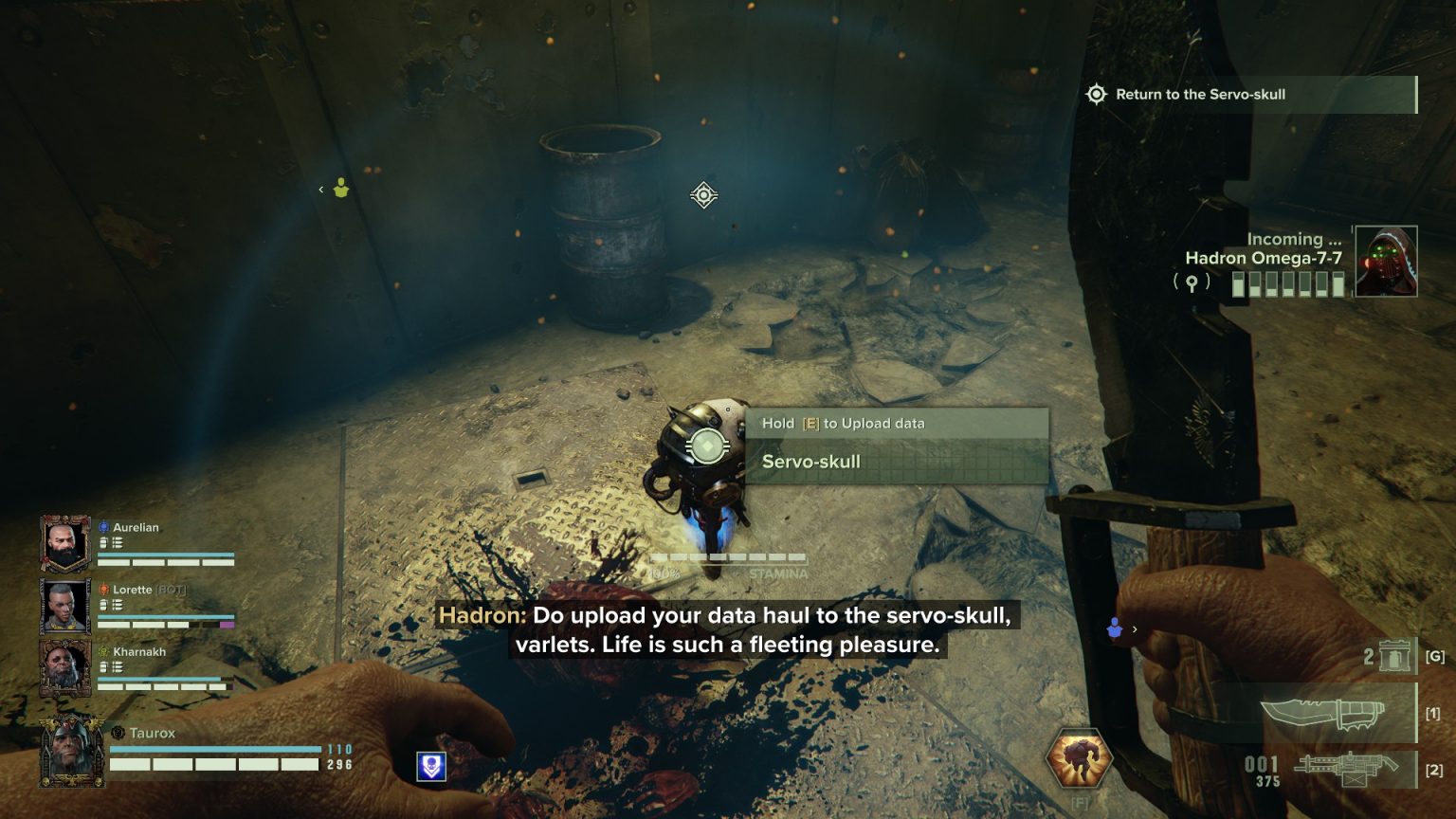The width and height of the screenshot is (1456, 819).
Task: Select the Servo-skull label on the interaction prompt
Action: pyautogui.click(x=810, y=462)
